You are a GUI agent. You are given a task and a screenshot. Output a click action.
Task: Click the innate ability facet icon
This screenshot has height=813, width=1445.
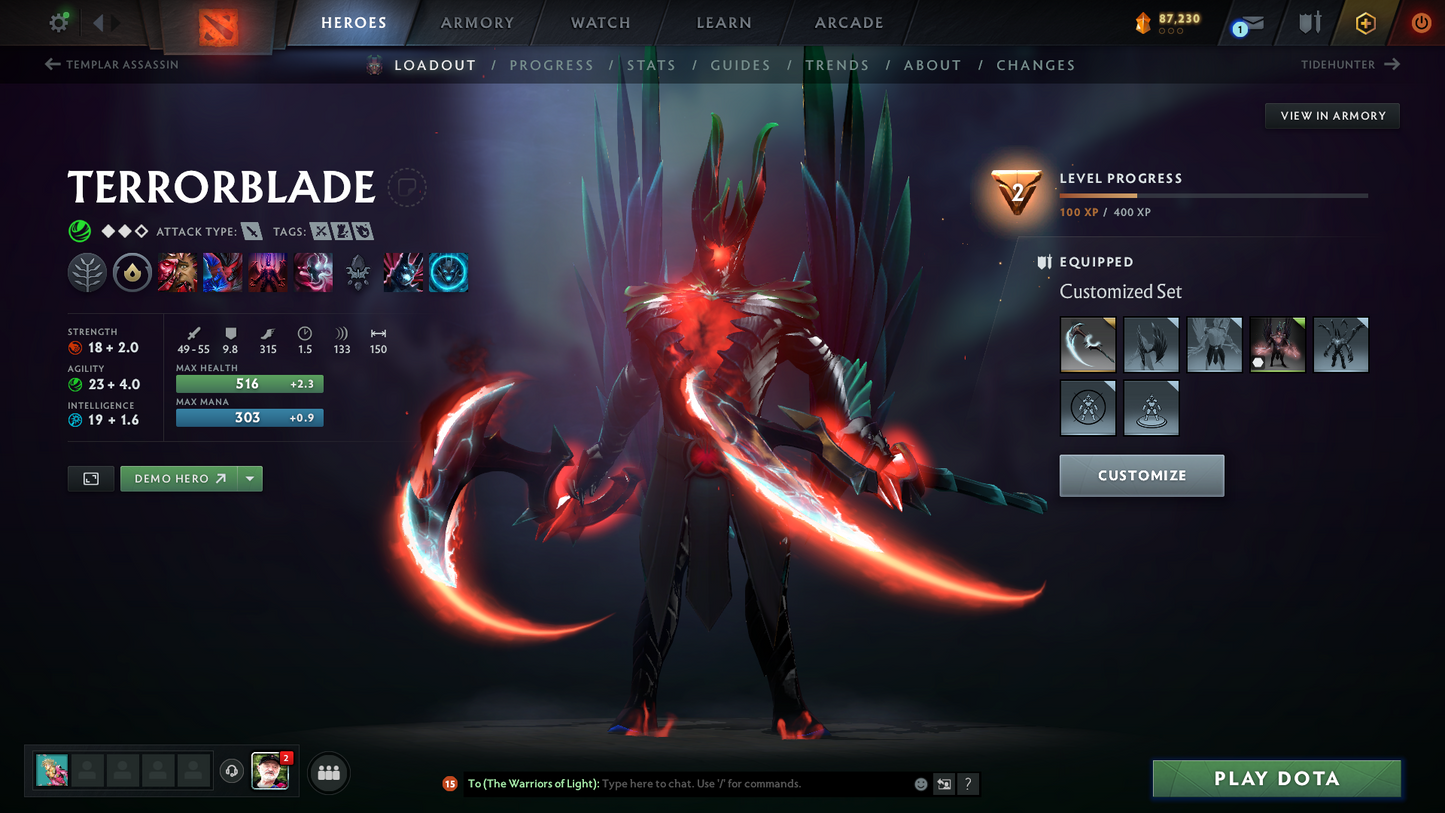click(132, 271)
